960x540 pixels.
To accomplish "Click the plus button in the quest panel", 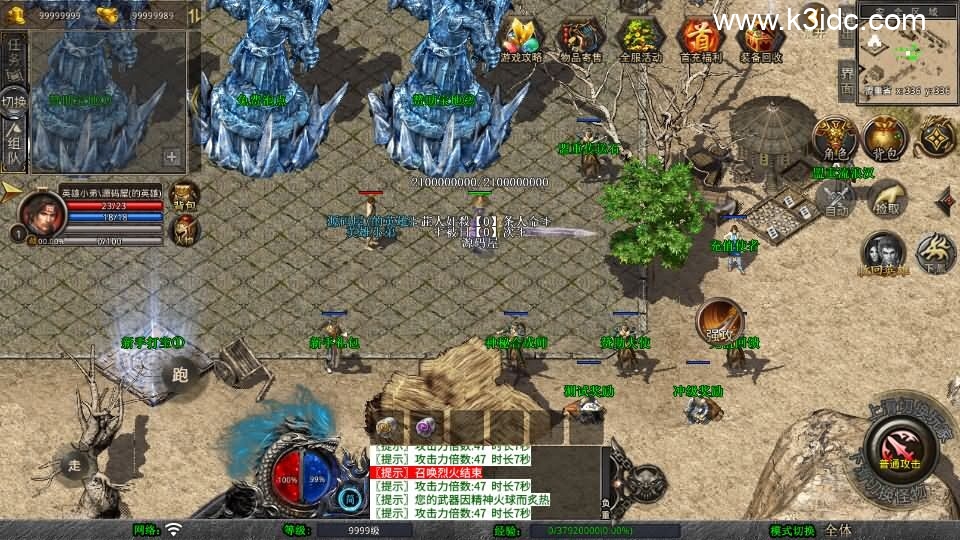I will click(x=172, y=157).
